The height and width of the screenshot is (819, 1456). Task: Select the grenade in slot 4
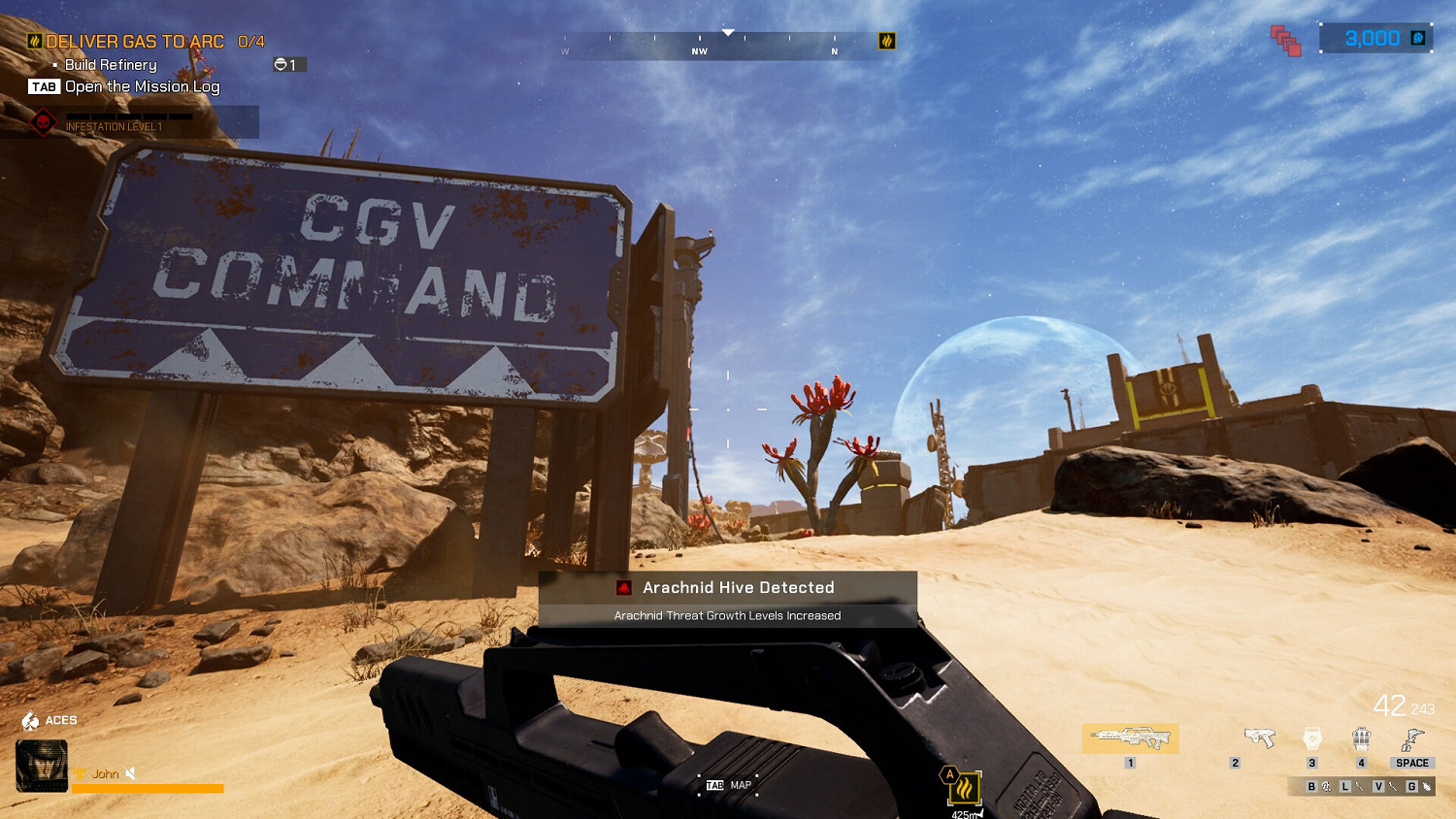(1361, 739)
